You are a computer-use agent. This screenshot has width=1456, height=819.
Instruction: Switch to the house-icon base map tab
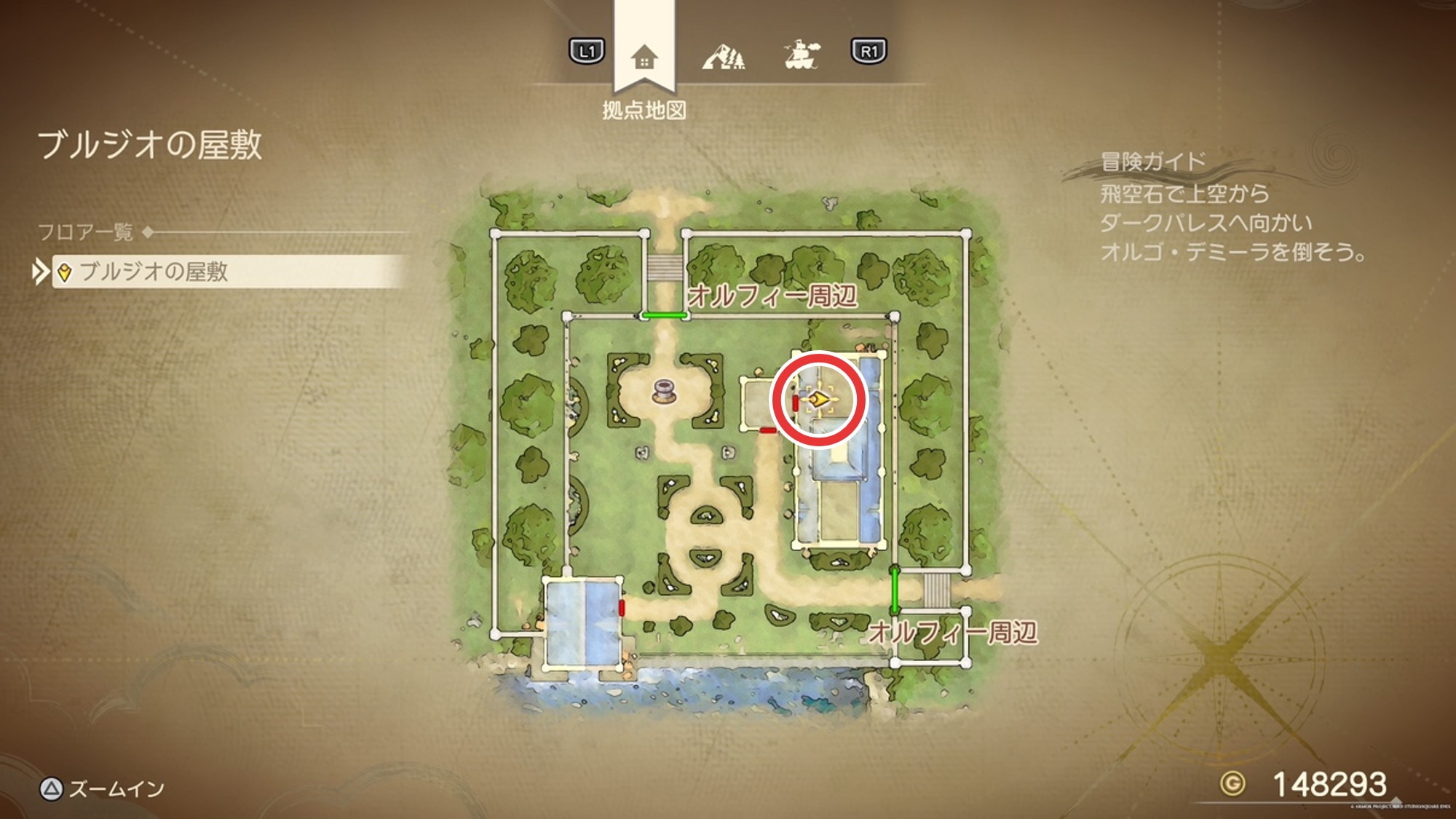pos(644,56)
